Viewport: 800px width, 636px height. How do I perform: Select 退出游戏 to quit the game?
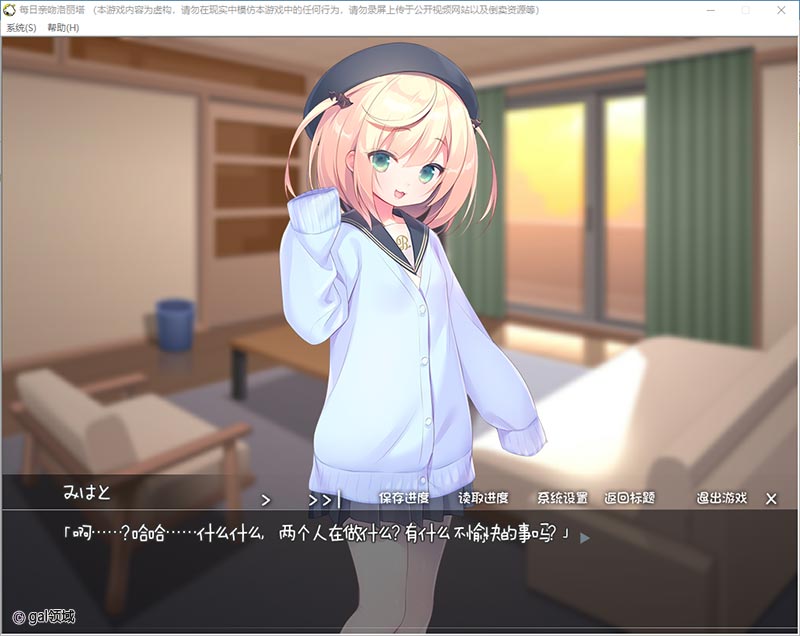click(x=721, y=498)
